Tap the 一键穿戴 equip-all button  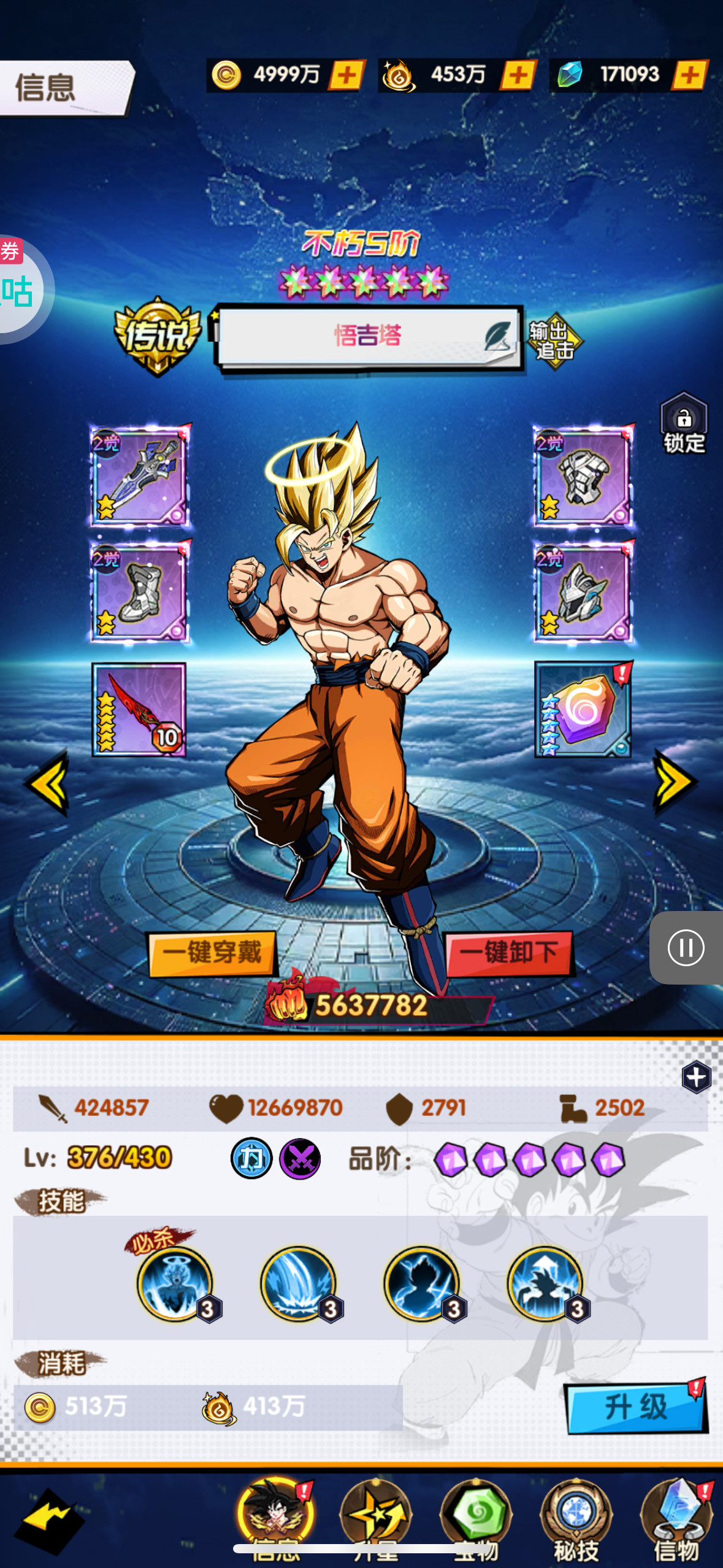point(212,953)
